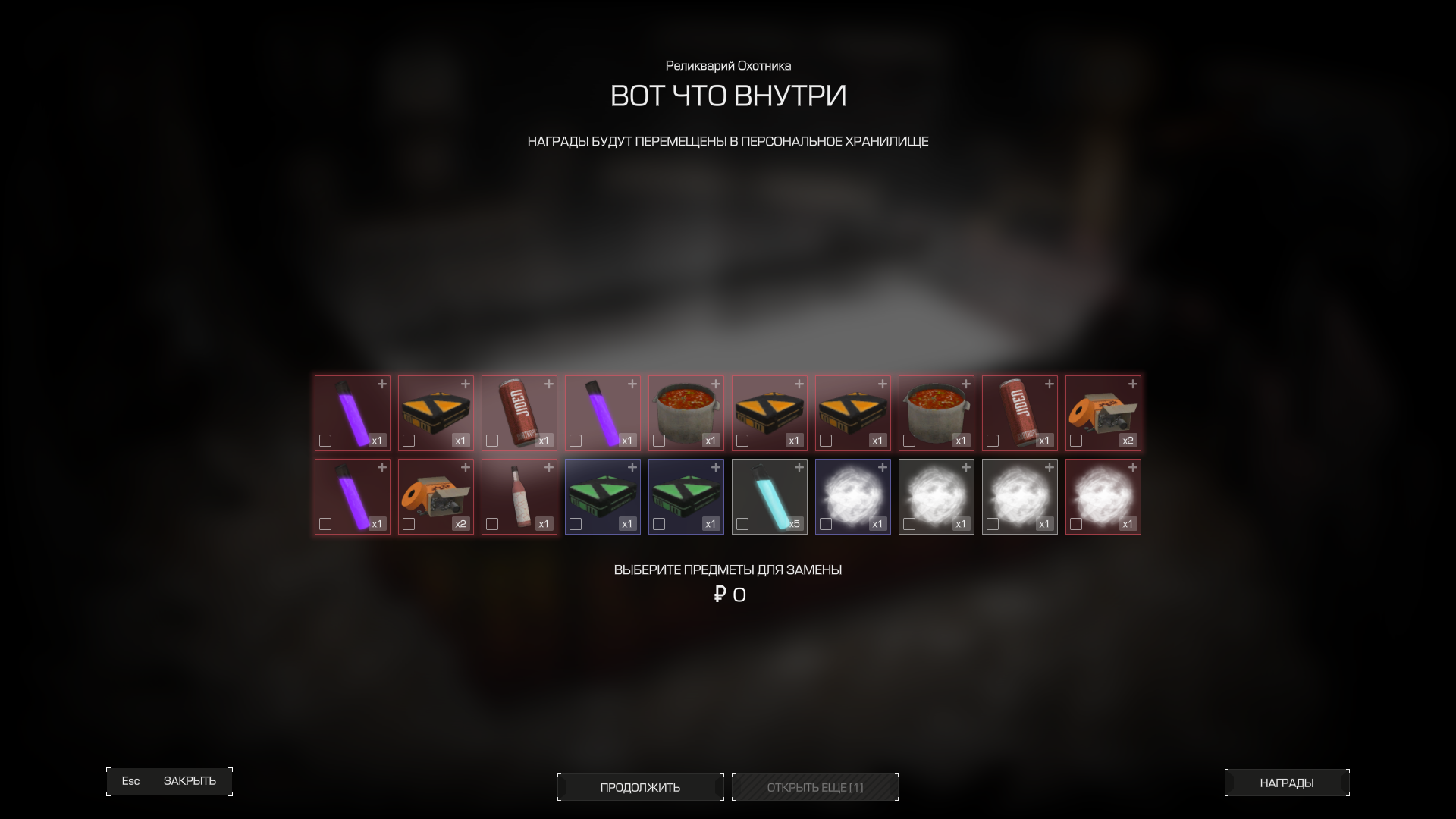Screen dimensions: 1456x819
Task: Click ОТКРЫТЬ ЕЩЕ to open another box
Action: click(814, 787)
